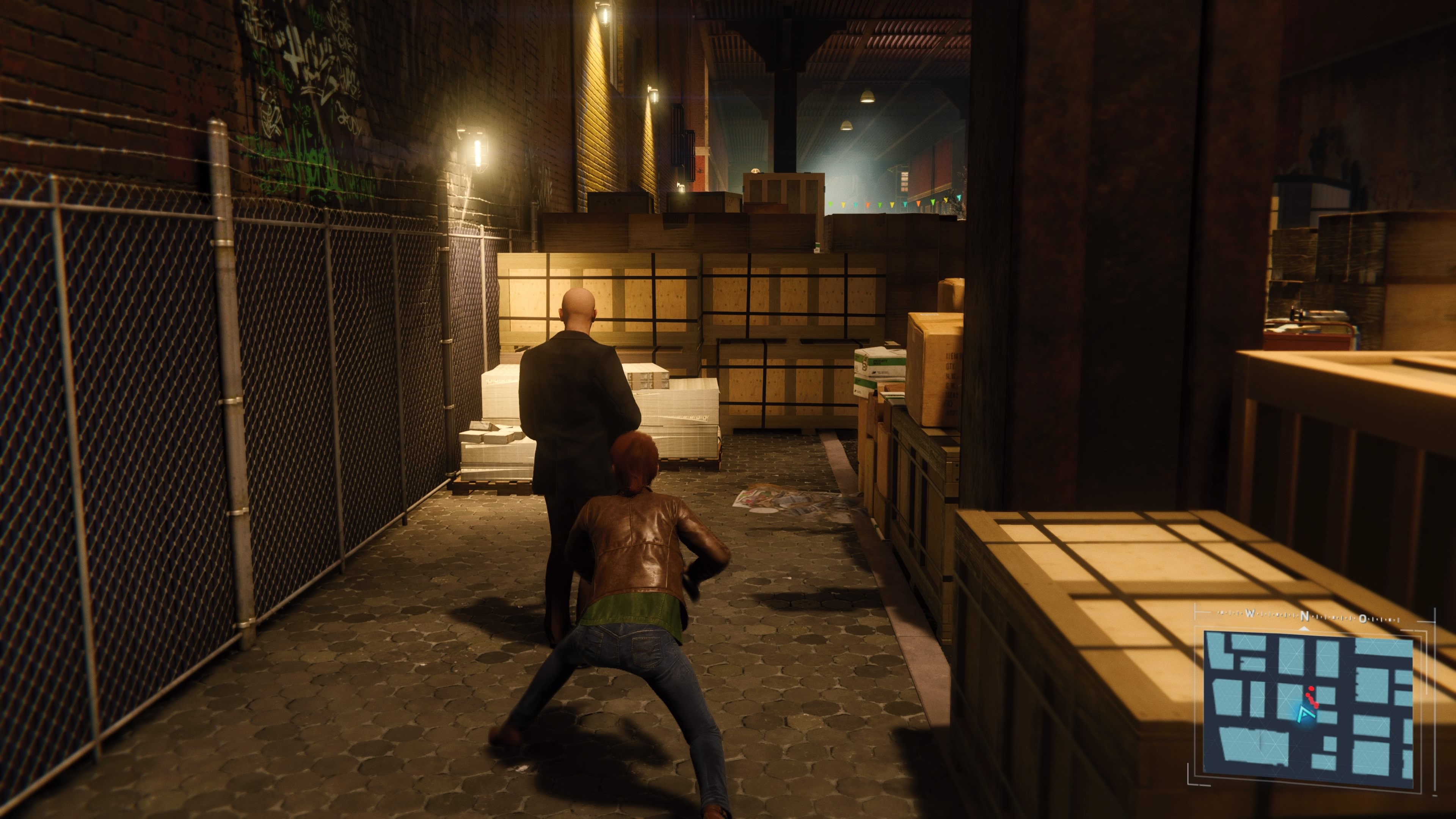Click the red path line on the minimap
1456x819 pixels.
(x=1313, y=701)
